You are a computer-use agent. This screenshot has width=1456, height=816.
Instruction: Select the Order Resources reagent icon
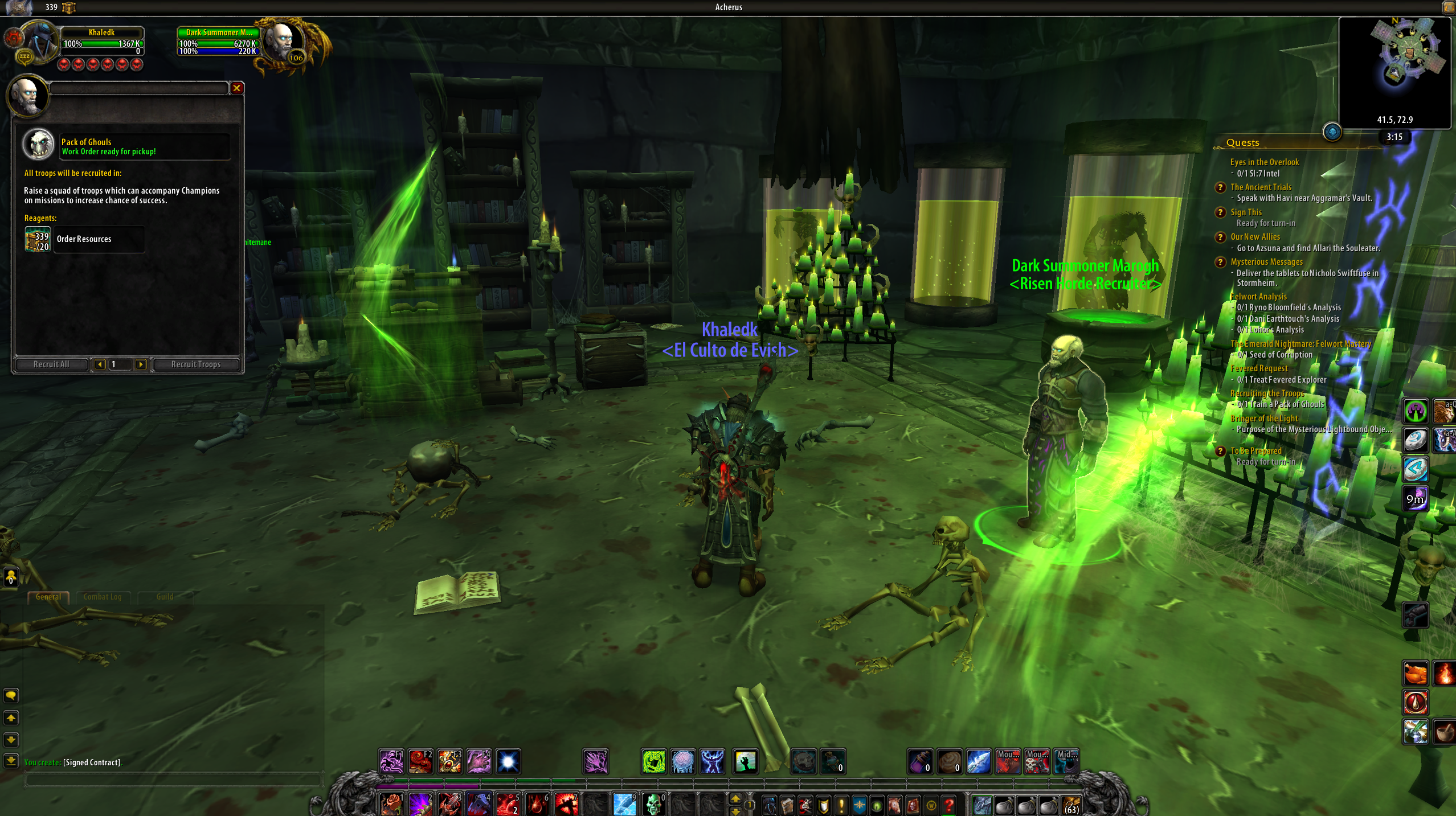38,239
